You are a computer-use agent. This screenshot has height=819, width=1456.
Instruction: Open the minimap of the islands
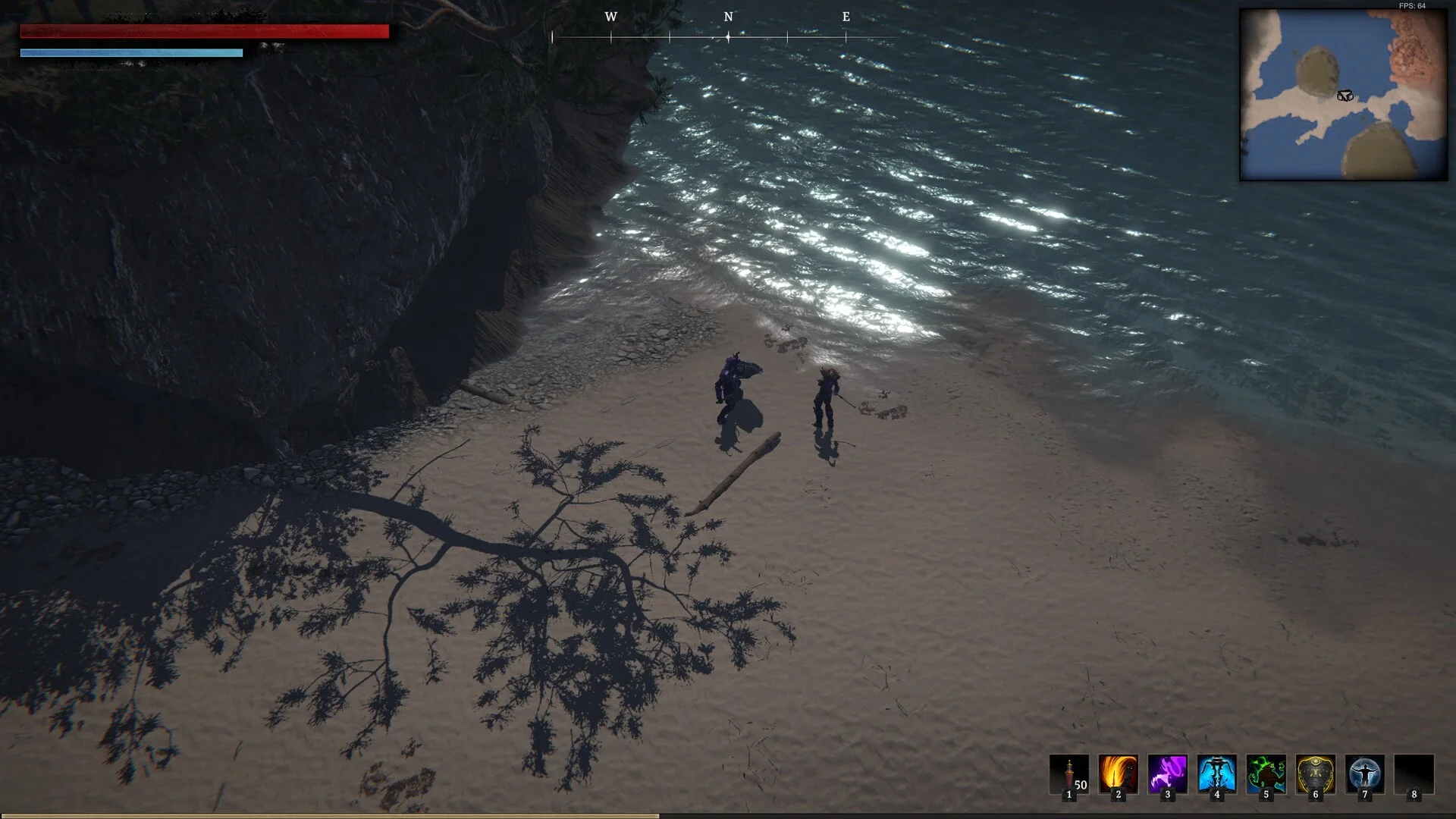point(1343,95)
